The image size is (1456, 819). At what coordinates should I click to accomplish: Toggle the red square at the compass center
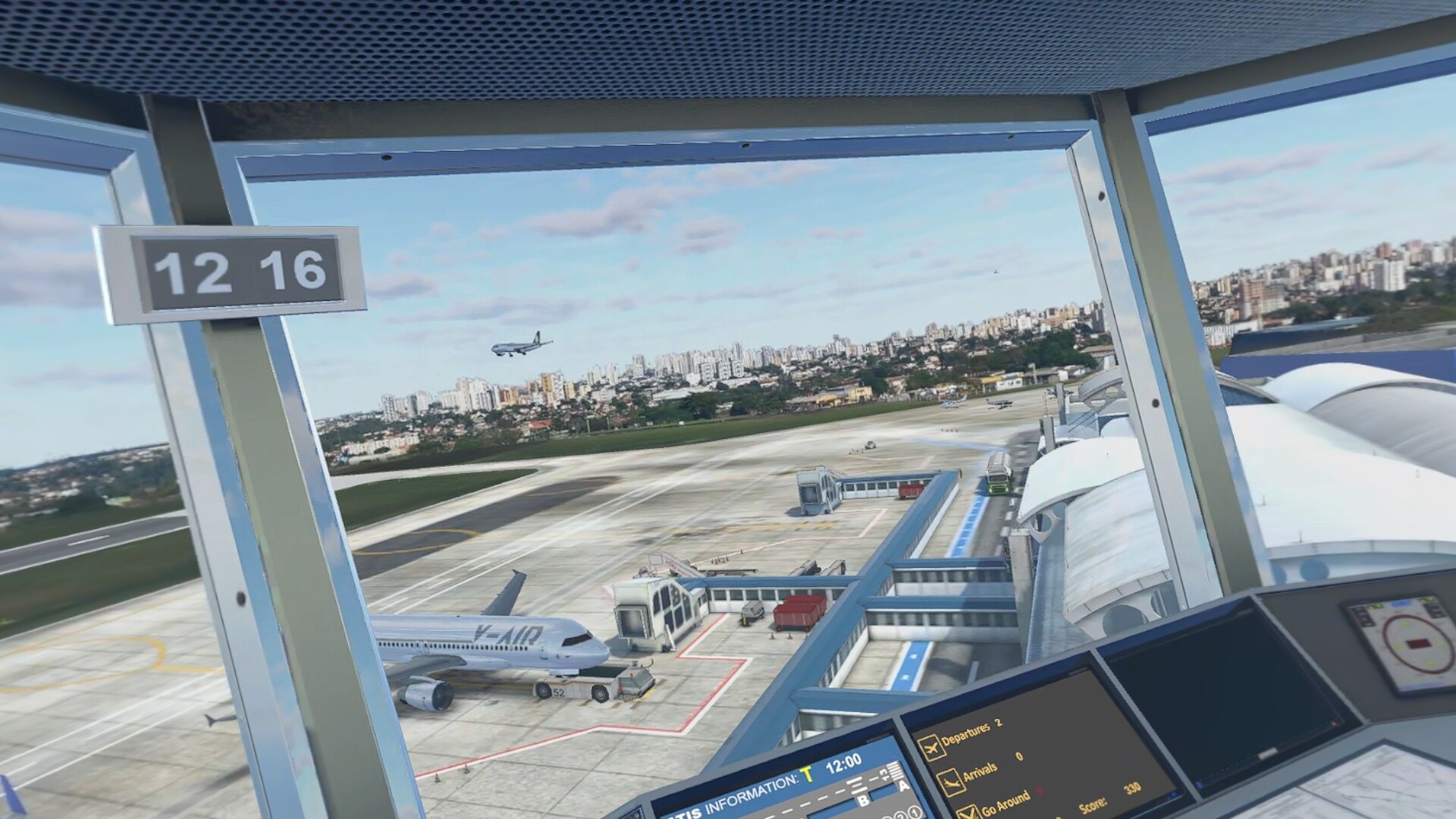point(1419,643)
